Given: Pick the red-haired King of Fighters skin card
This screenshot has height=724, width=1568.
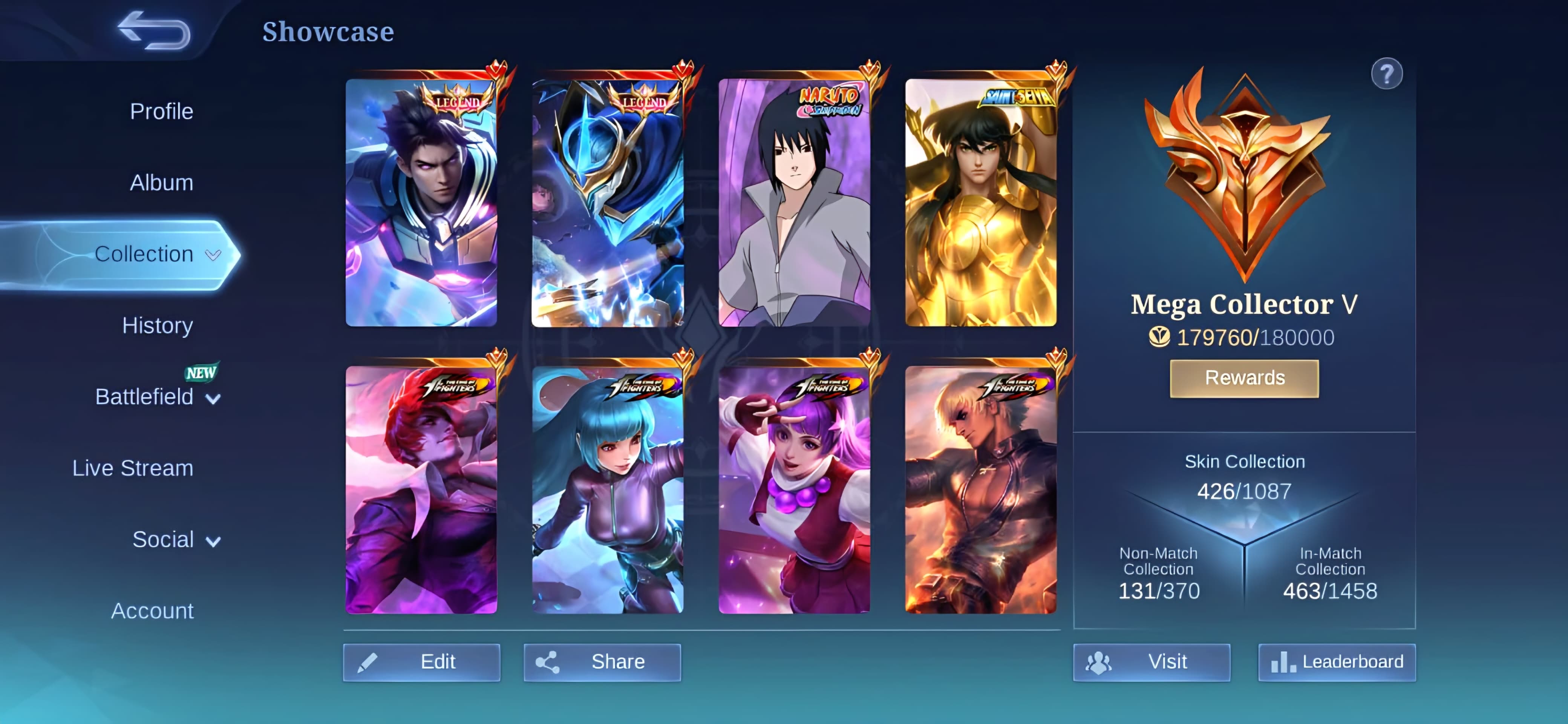Looking at the screenshot, I should (421, 489).
